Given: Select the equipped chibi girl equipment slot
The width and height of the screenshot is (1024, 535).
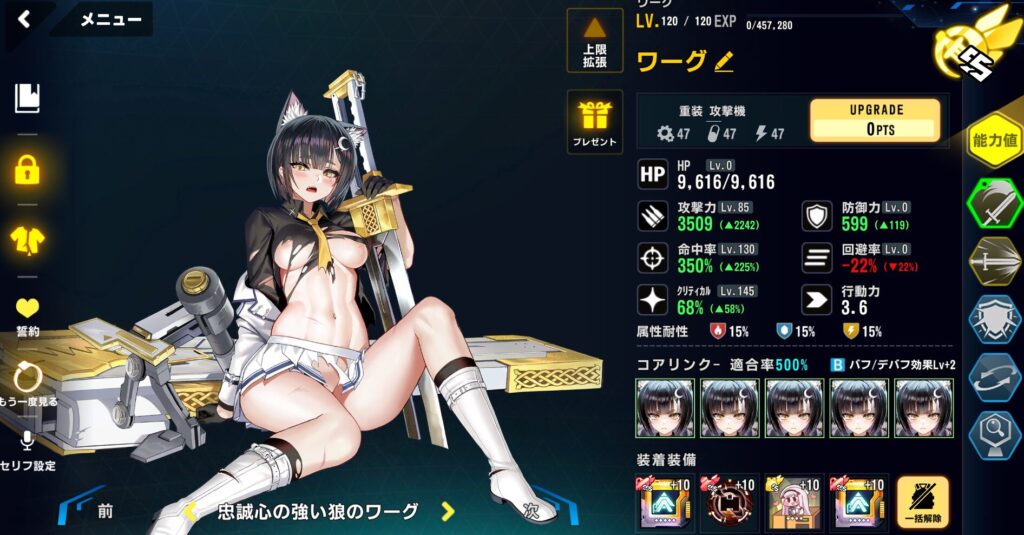Looking at the screenshot, I should (794, 502).
